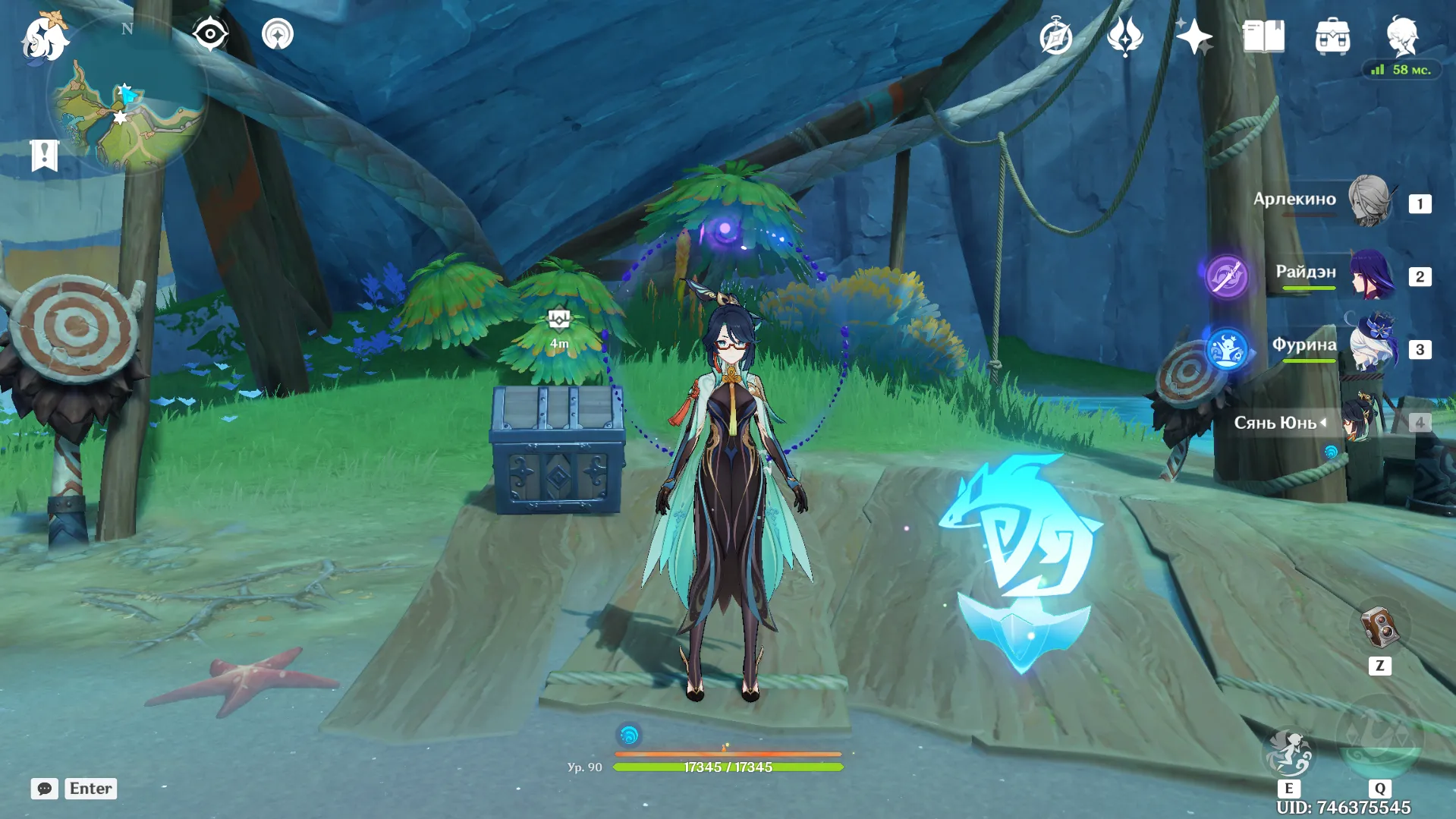Image resolution: width=1456 pixels, height=819 pixels.
Task: Open the quest log exclamation bookmark
Action: (x=45, y=156)
